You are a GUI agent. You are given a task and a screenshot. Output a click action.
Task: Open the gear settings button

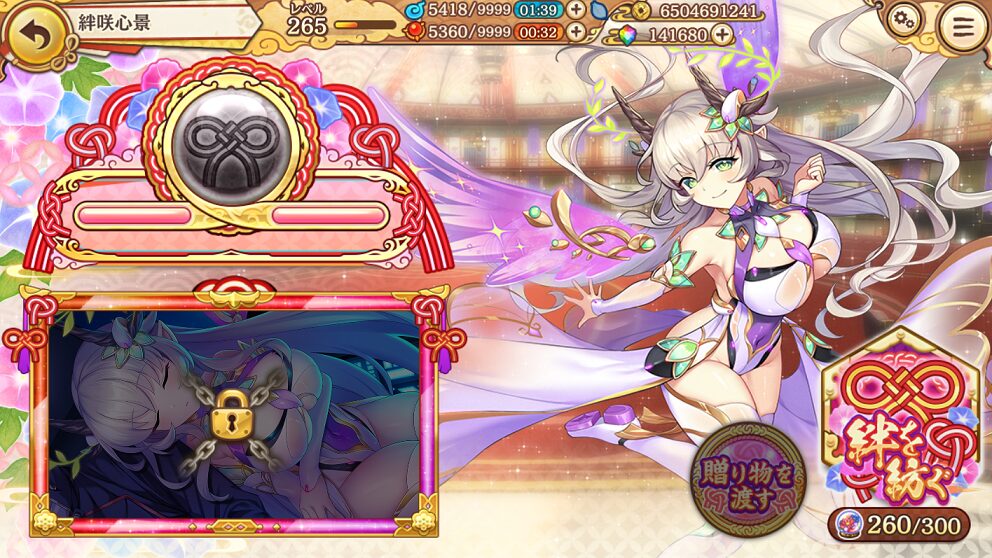point(904,20)
